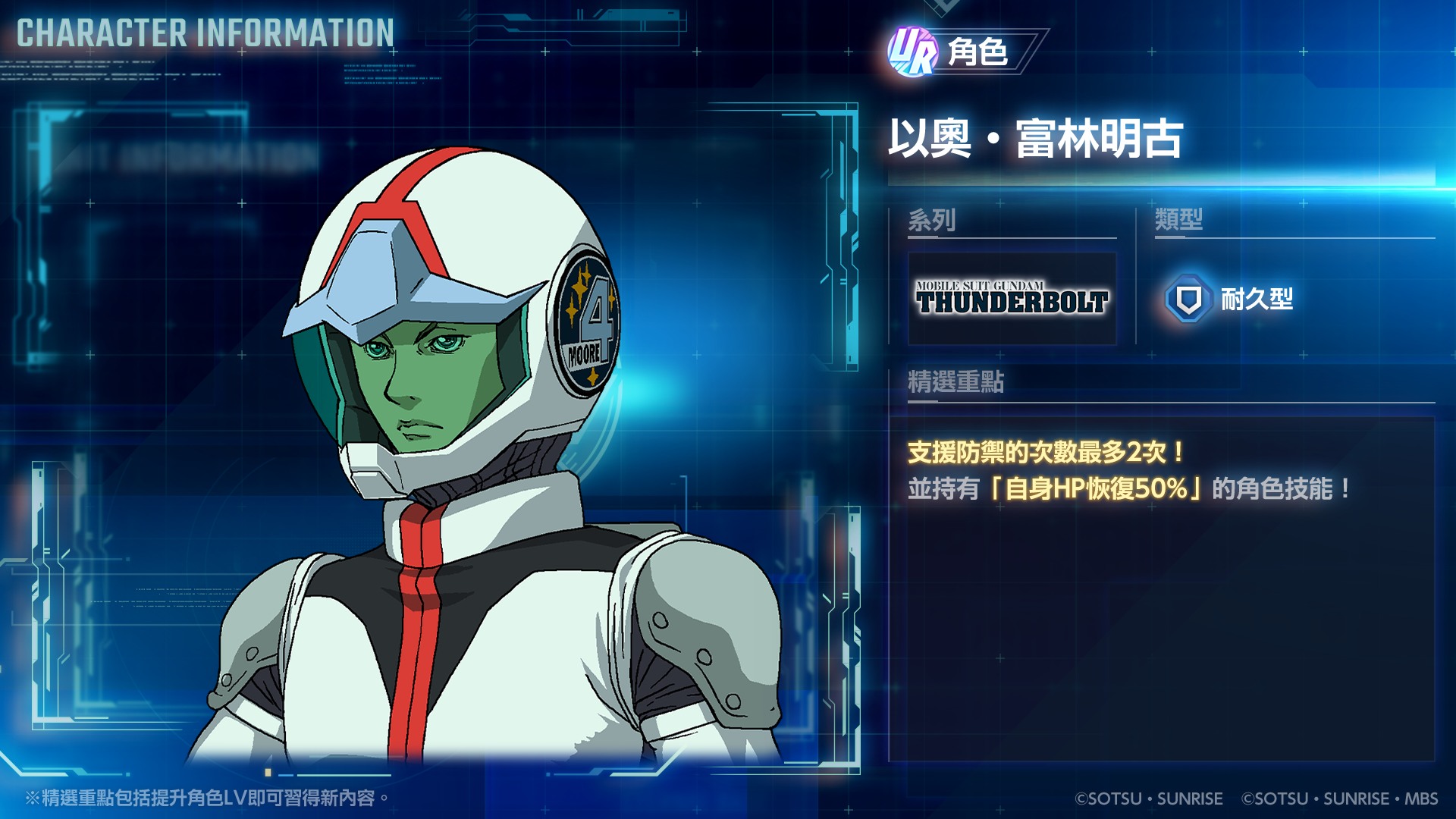
Task: Select the blue shield 耐久型 type icon
Action: [1188, 300]
